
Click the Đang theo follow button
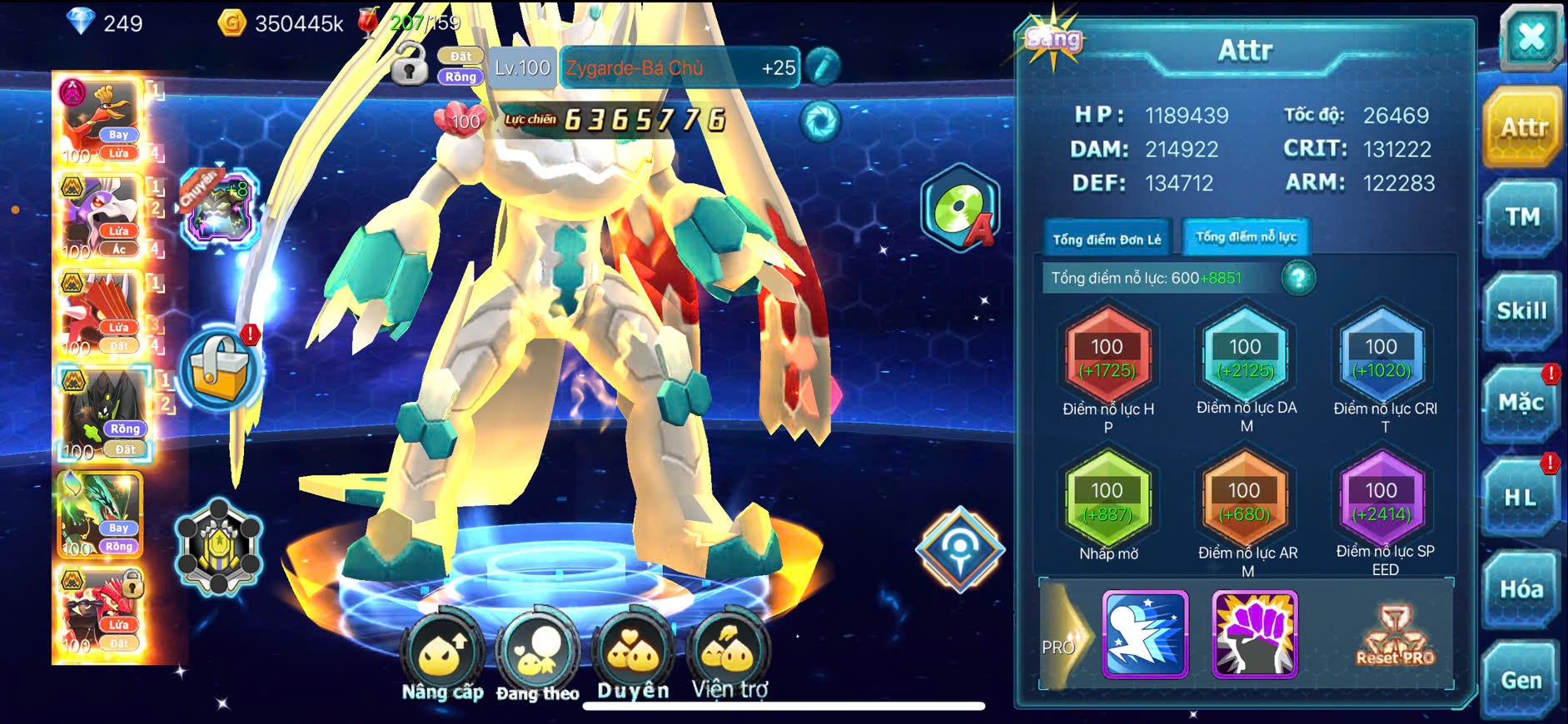pyautogui.click(x=537, y=654)
